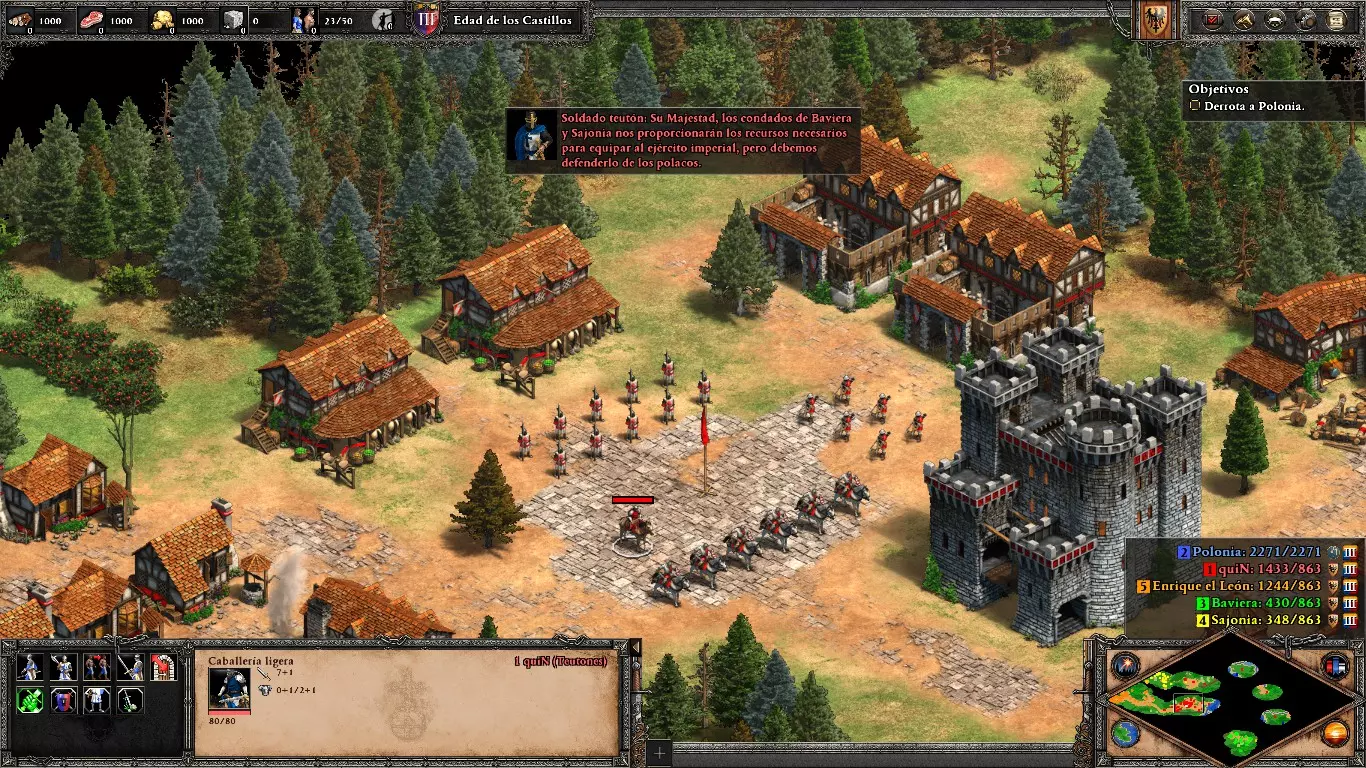Screen dimensions: 1366x768
Task: Choose the red and blue shield command
Action: 63,700
